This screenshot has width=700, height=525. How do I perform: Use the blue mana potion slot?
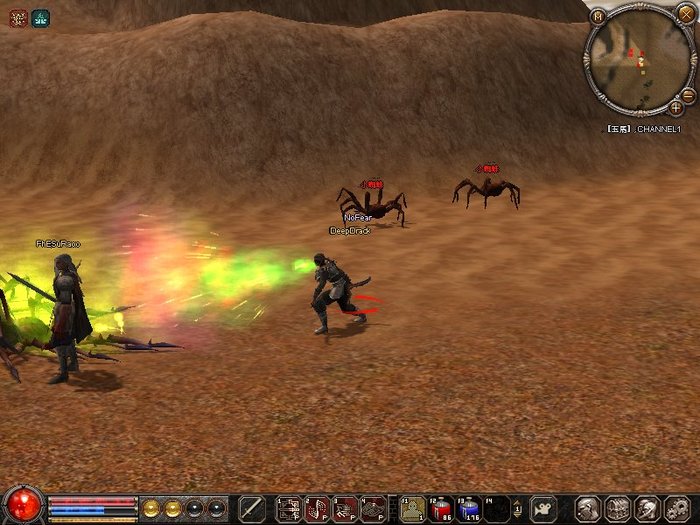coord(469,509)
